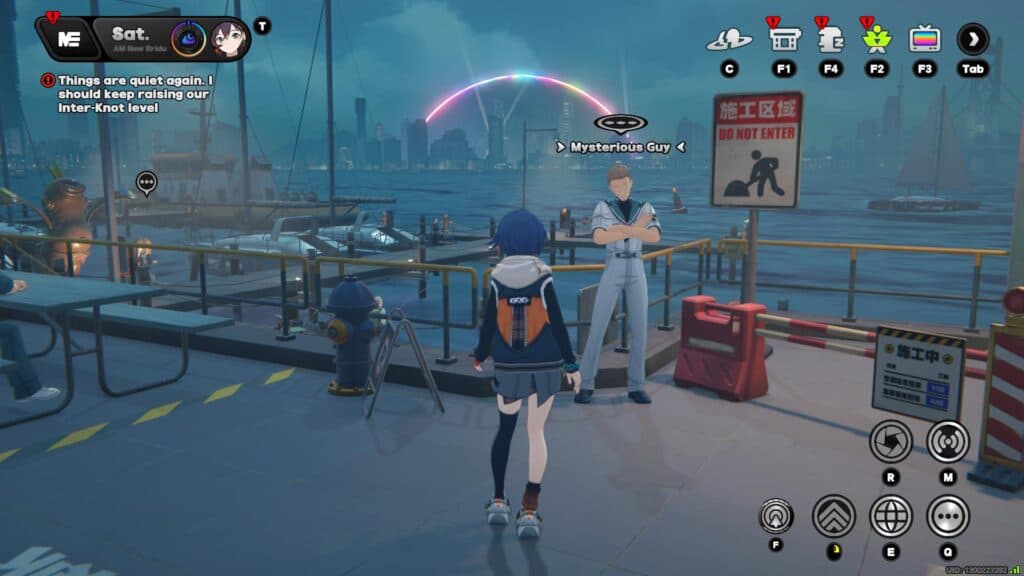This screenshot has height=576, width=1024.
Task: Open the ME main menu badge
Action: [x=69, y=39]
